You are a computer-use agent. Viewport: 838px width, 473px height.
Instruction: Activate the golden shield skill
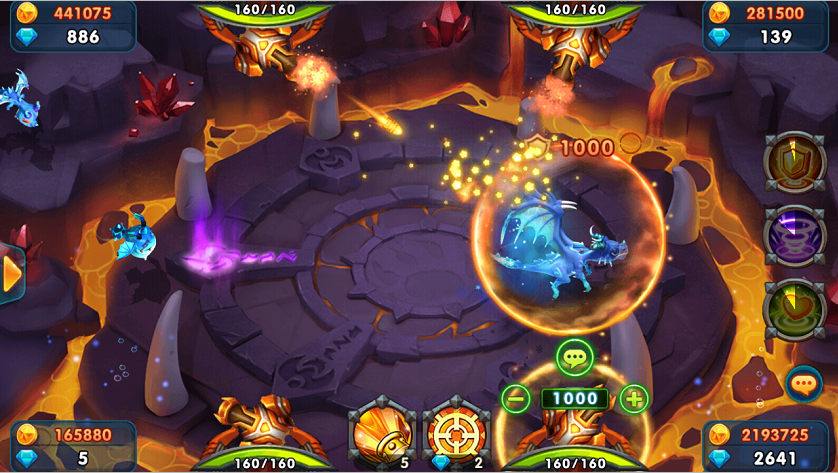tap(794, 160)
